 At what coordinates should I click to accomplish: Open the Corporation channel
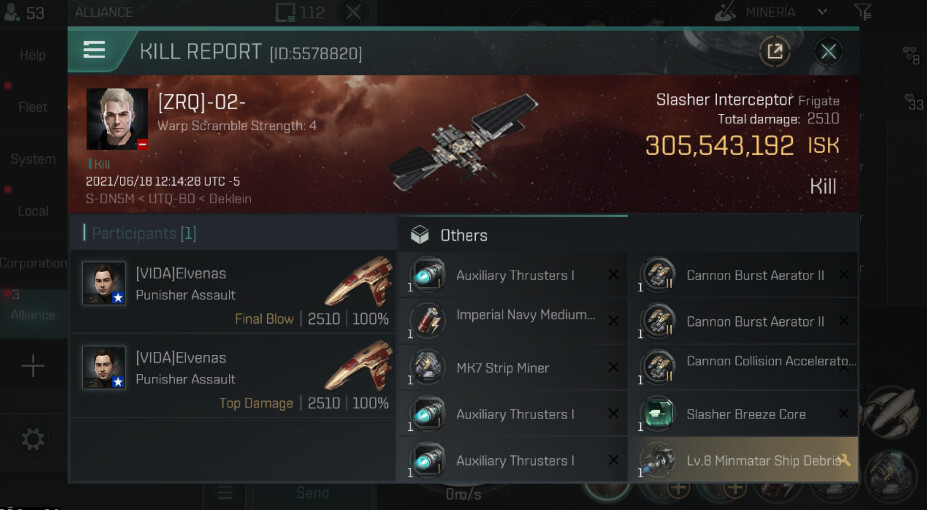(33, 263)
